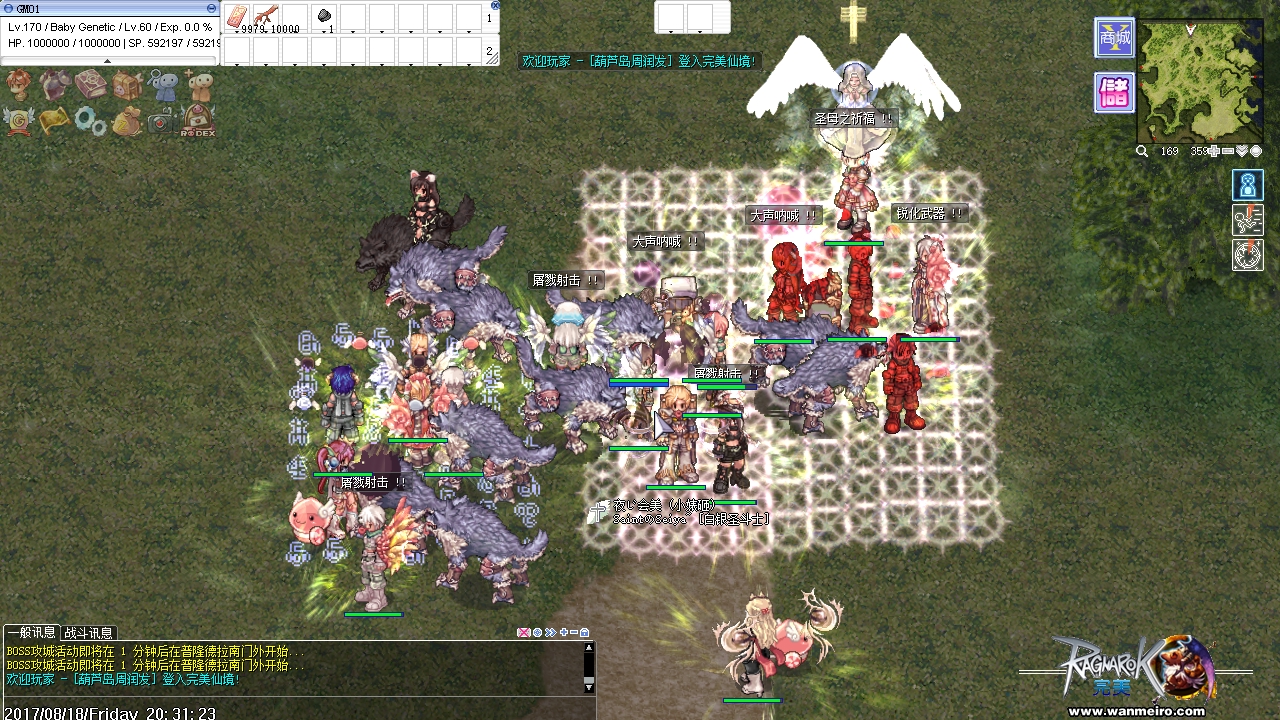Open the 商城 cash shop button
1280x720 pixels.
(1114, 38)
